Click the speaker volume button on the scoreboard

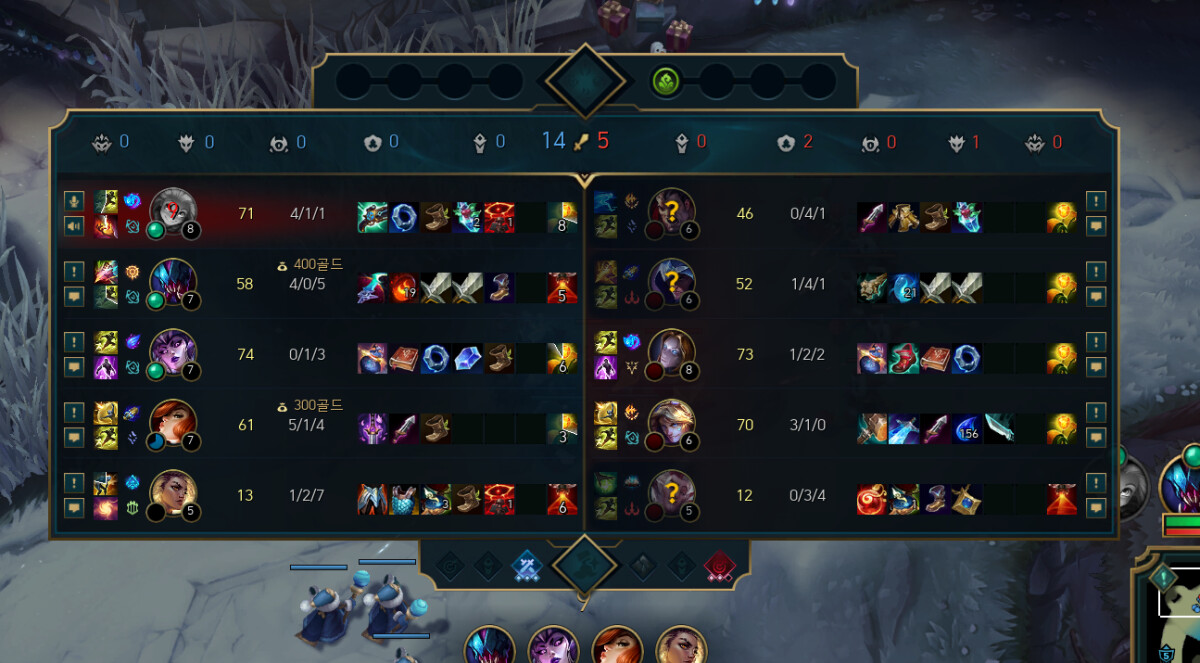pyautogui.click(x=73, y=226)
